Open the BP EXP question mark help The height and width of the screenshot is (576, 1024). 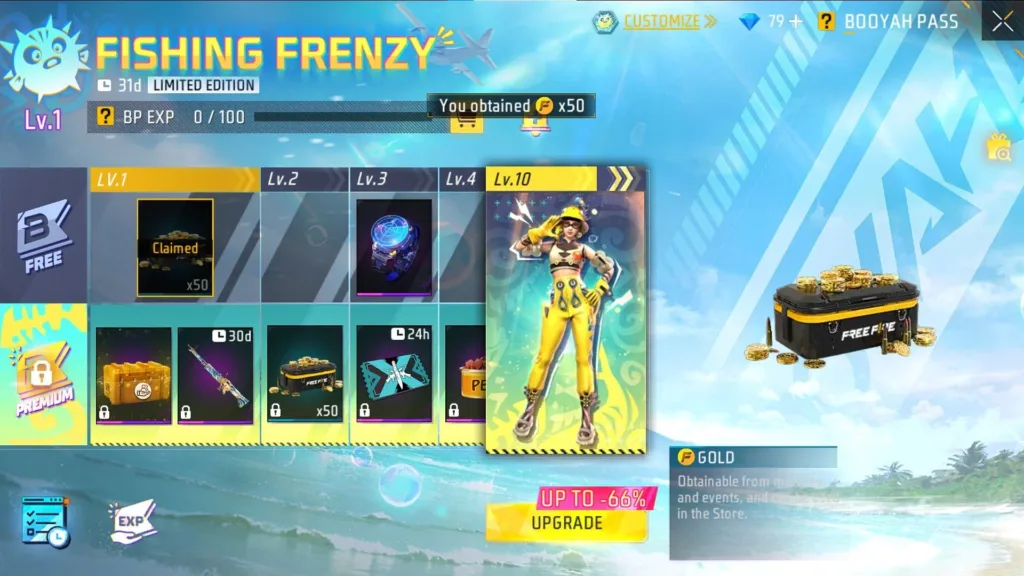tap(105, 117)
